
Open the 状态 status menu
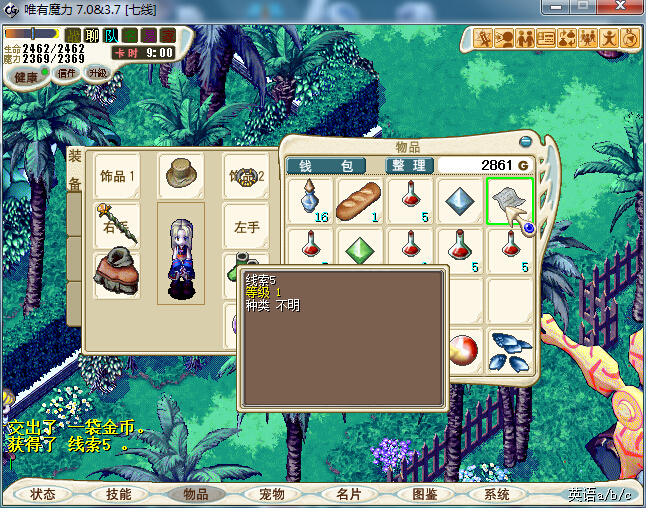43,494
